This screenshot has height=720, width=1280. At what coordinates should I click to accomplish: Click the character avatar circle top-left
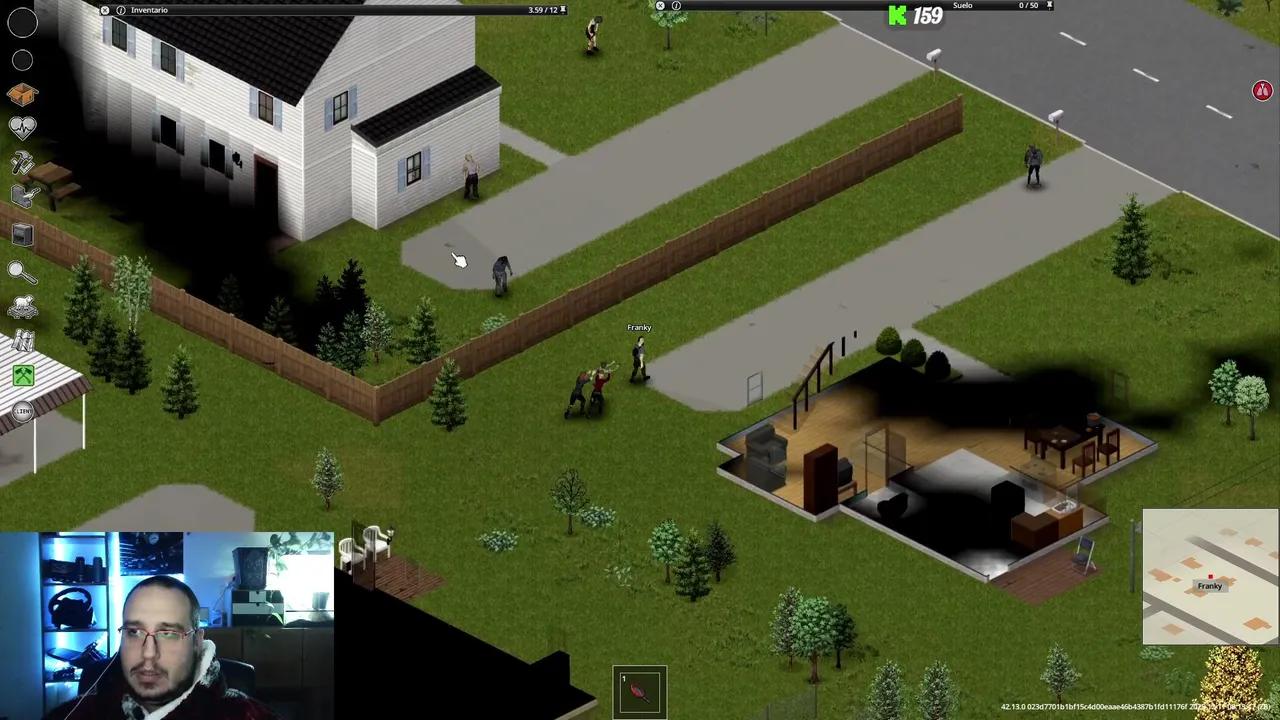(22, 23)
